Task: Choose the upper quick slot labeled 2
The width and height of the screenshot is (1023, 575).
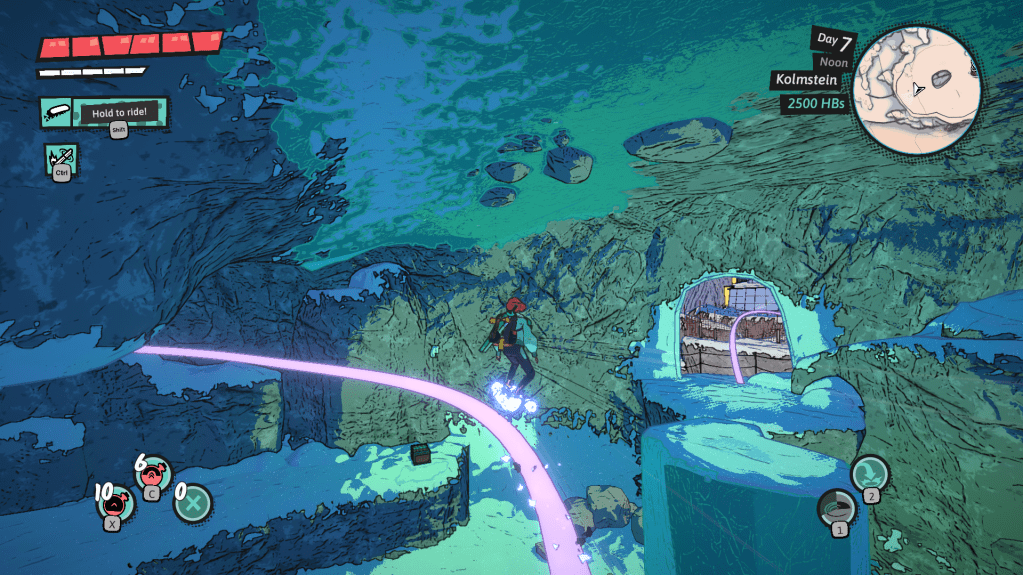Action: pyautogui.click(x=868, y=473)
